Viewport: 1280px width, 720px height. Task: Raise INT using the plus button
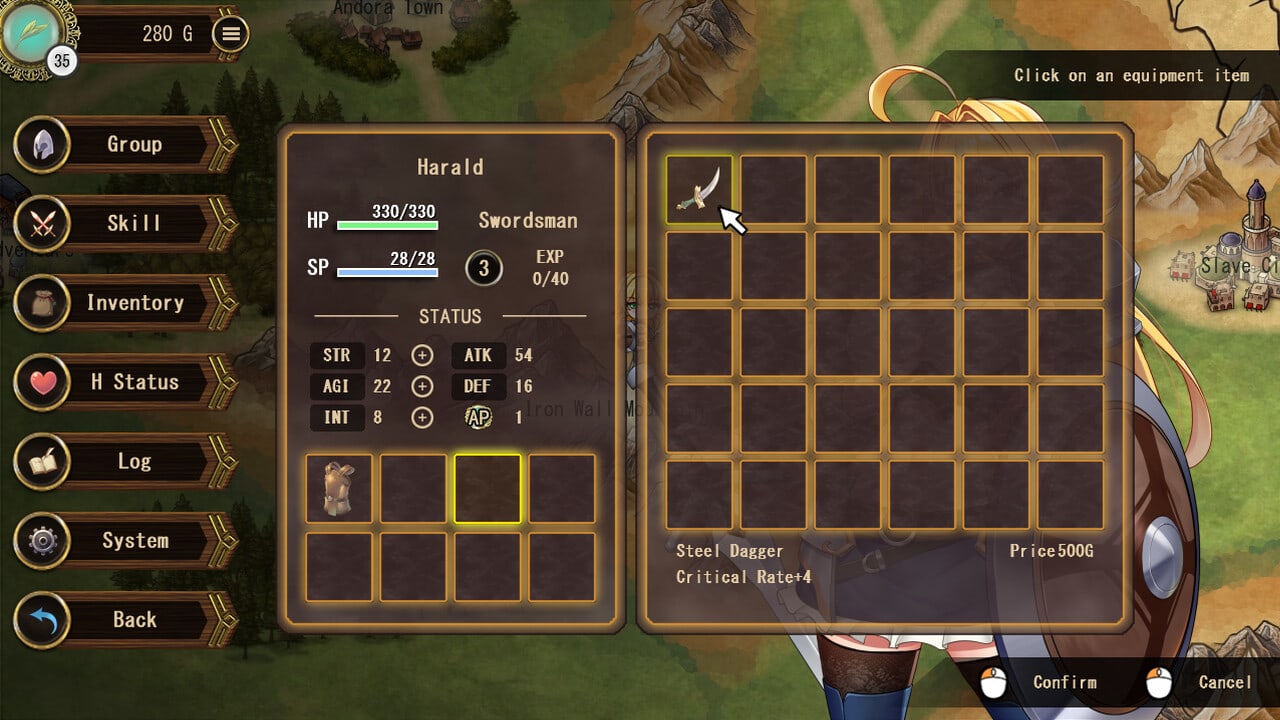(x=422, y=417)
